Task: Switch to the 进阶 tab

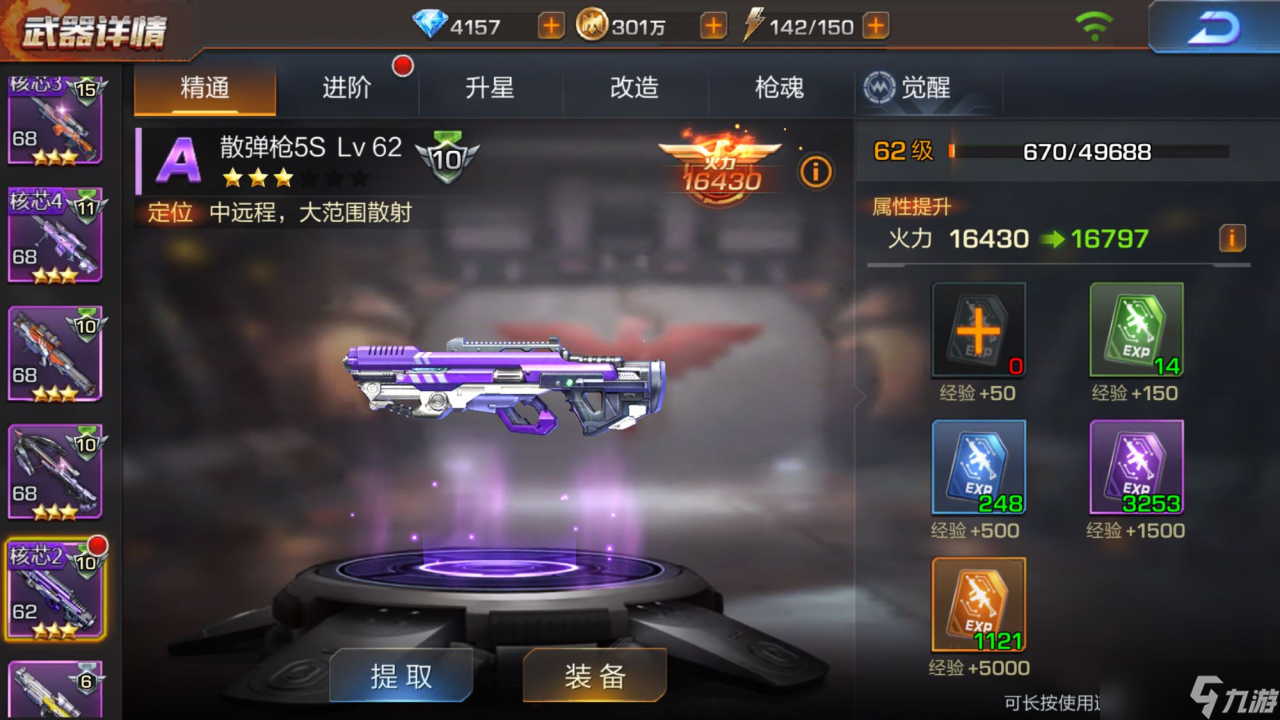Action: click(347, 88)
